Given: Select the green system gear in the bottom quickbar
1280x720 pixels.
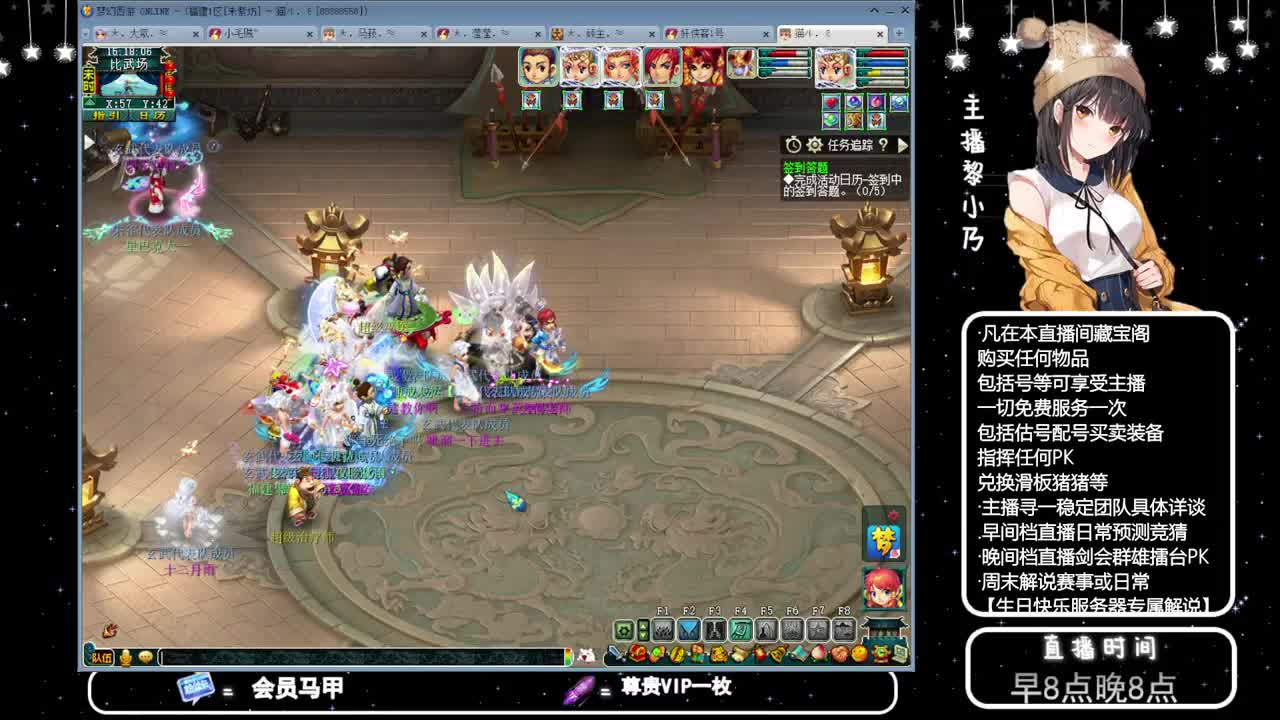Looking at the screenshot, I should tap(622, 630).
